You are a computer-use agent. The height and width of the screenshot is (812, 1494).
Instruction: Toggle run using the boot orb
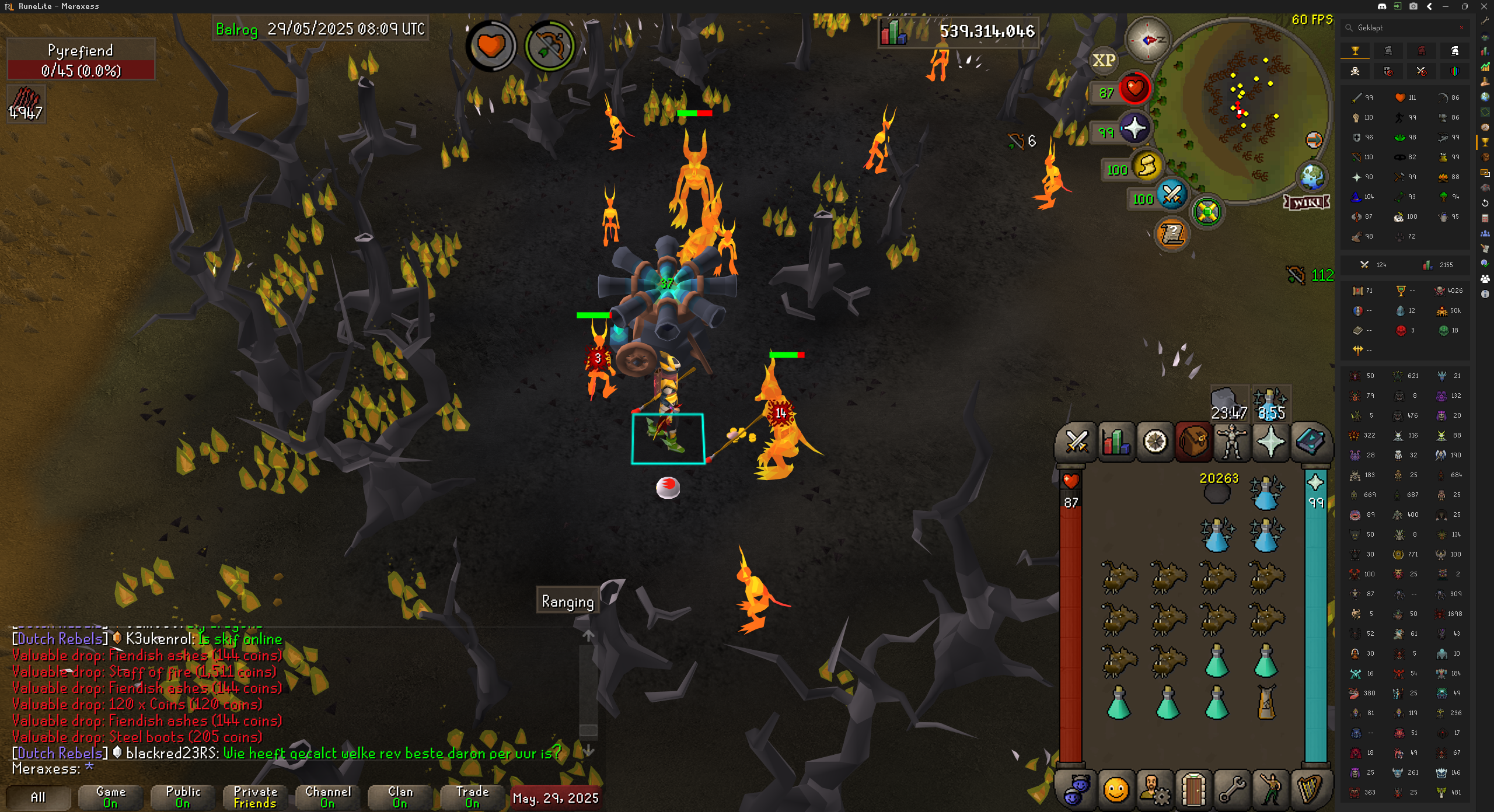pos(1147,166)
